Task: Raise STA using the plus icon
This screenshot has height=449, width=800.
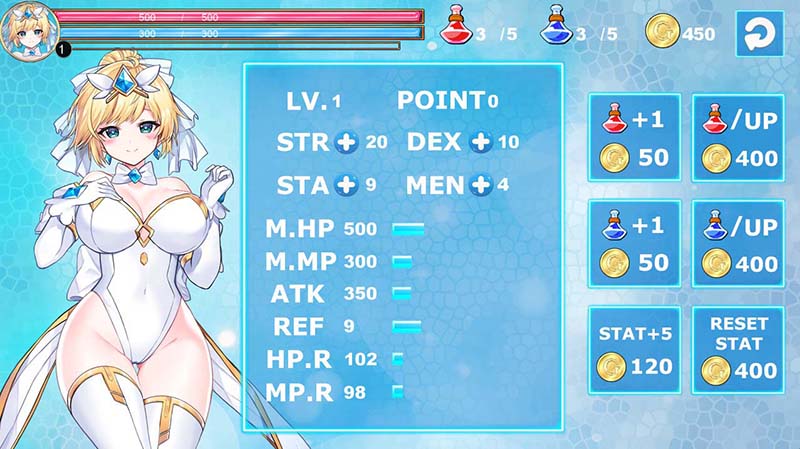Action: pos(347,185)
